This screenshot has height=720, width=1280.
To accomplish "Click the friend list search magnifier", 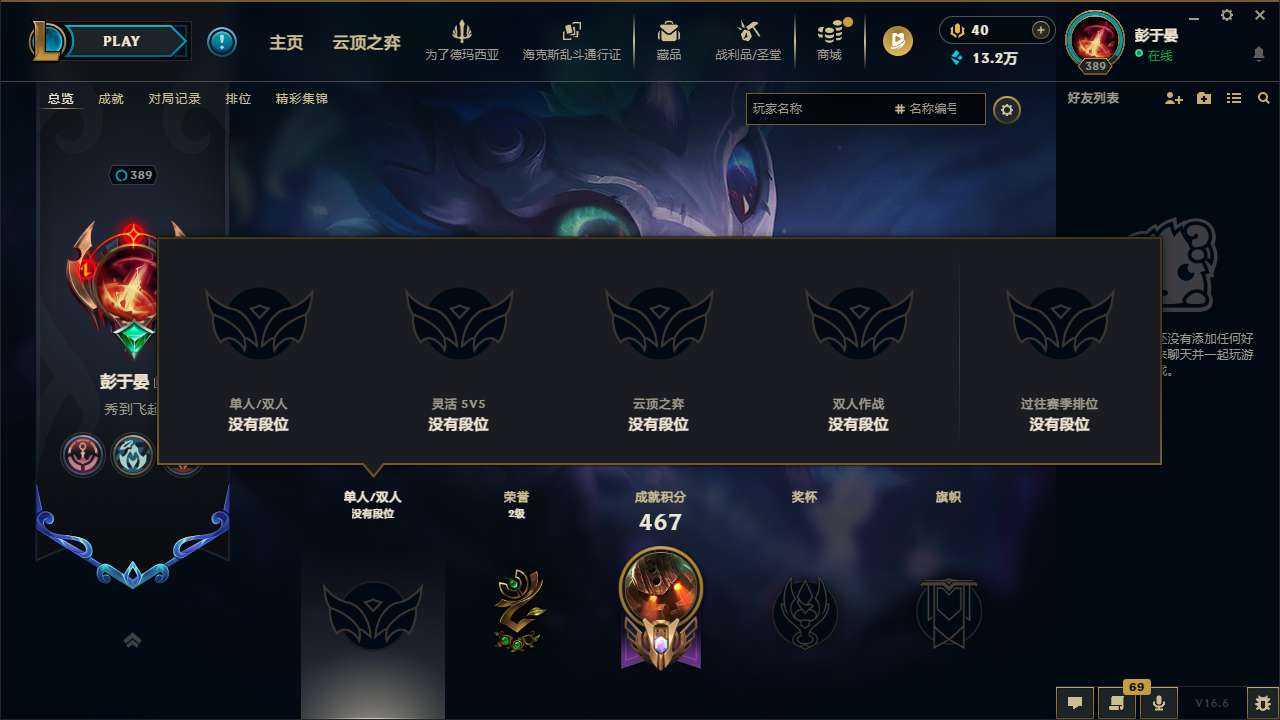I will (1264, 98).
